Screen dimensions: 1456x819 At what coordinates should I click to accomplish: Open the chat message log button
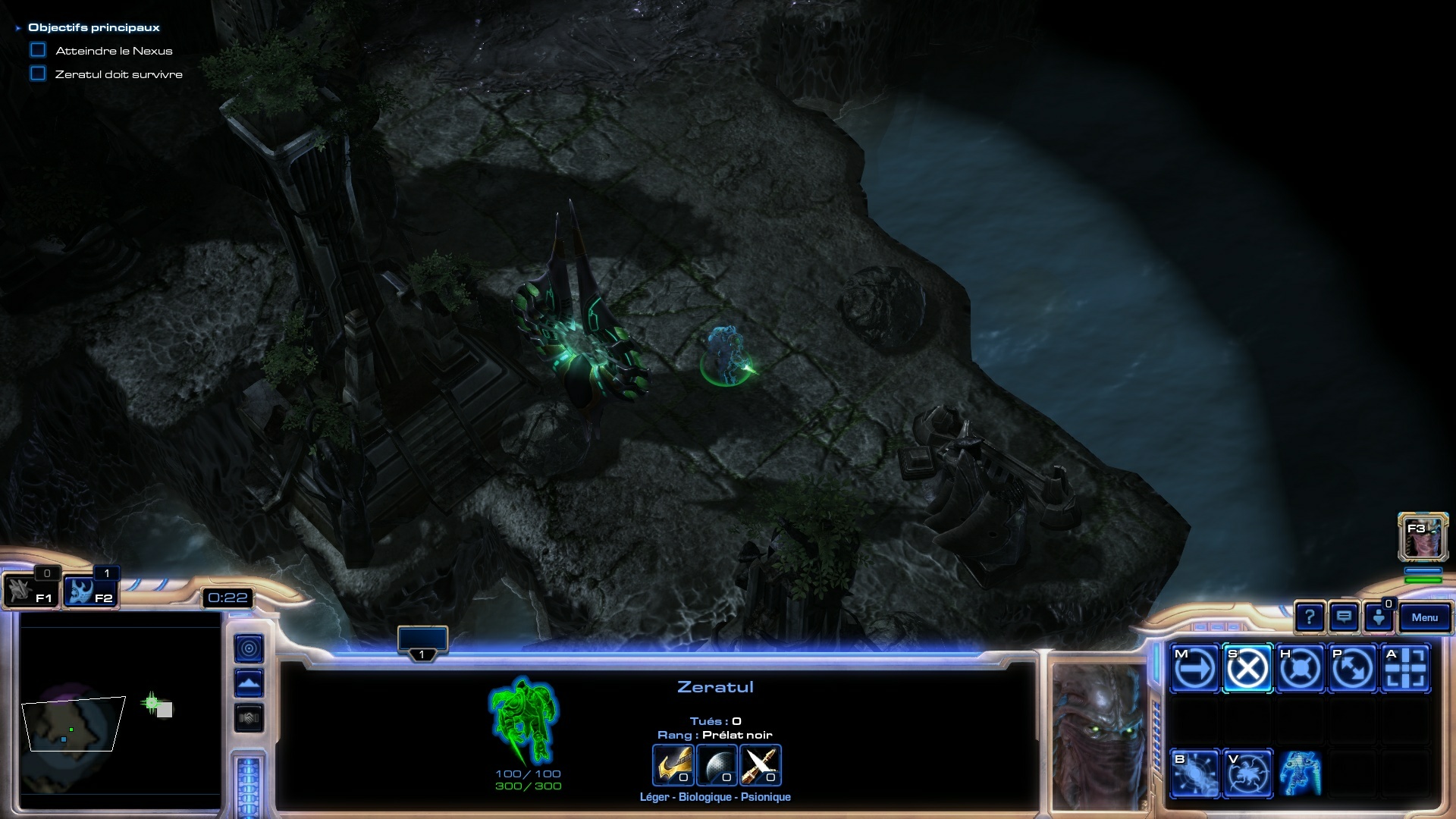[1344, 618]
